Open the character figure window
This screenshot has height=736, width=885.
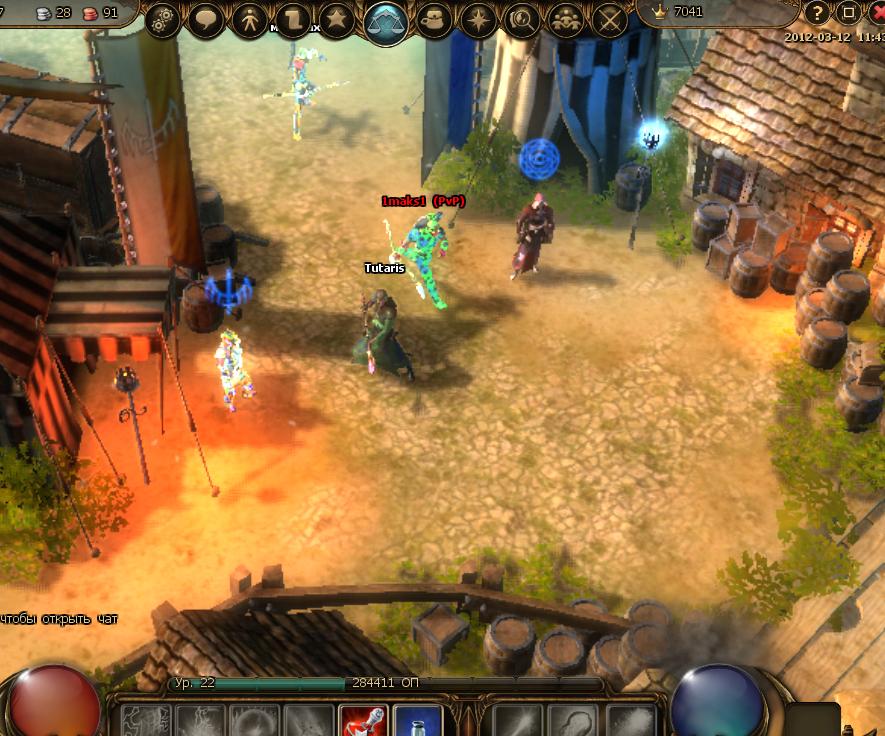coord(250,20)
